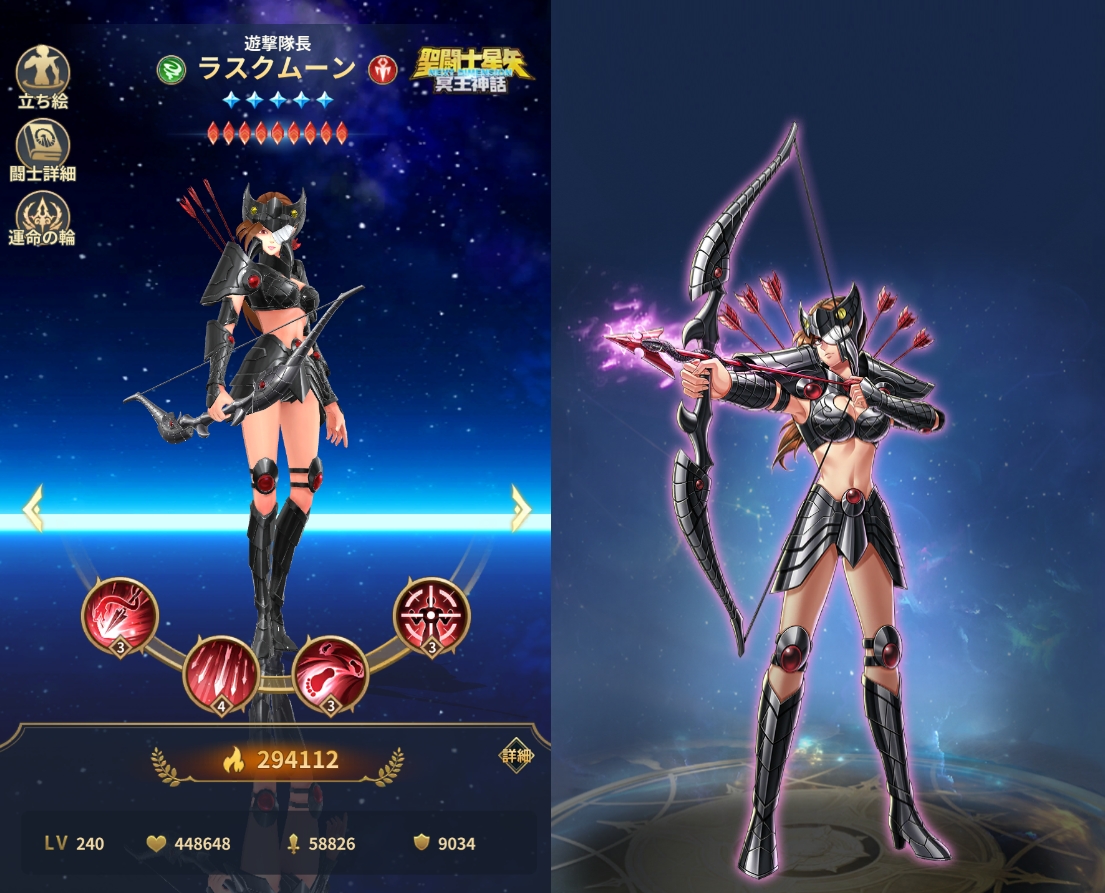The image size is (1105, 893).
Task: Select the footprint skill icon
Action: pos(331,673)
